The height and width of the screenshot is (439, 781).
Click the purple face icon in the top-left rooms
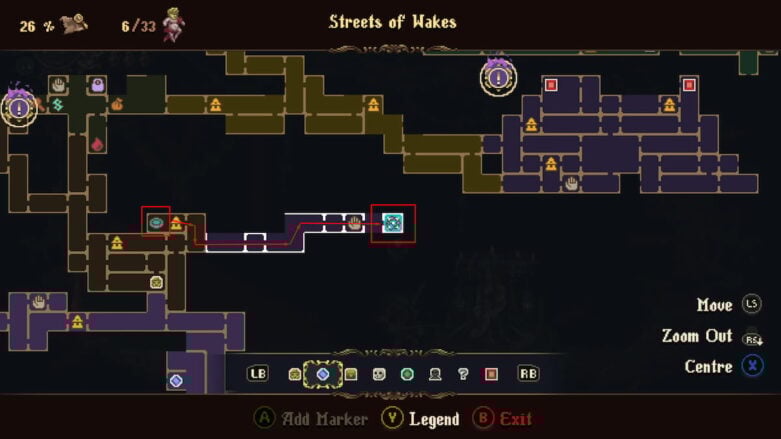pos(98,85)
